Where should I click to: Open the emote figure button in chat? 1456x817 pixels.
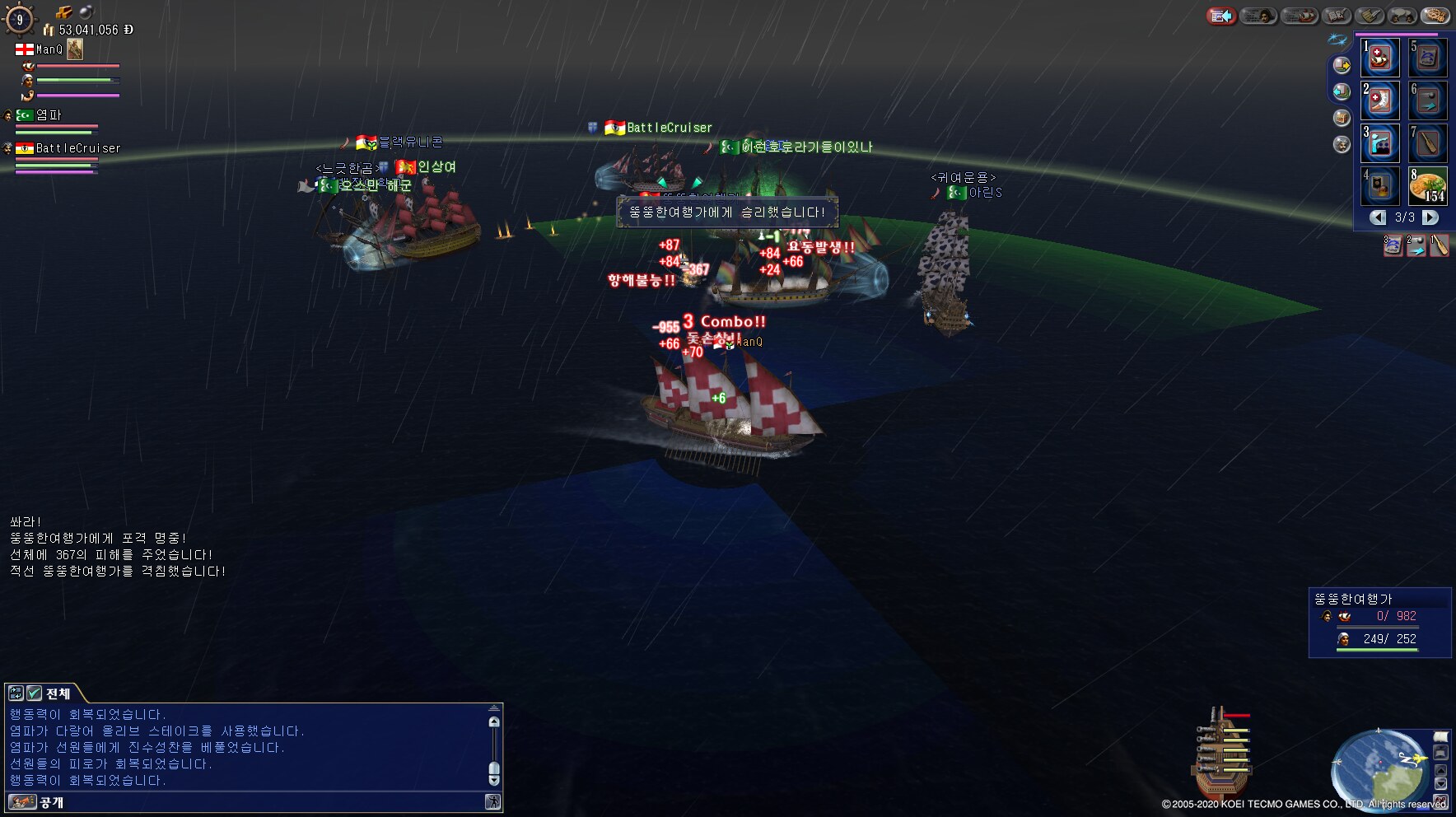point(492,801)
